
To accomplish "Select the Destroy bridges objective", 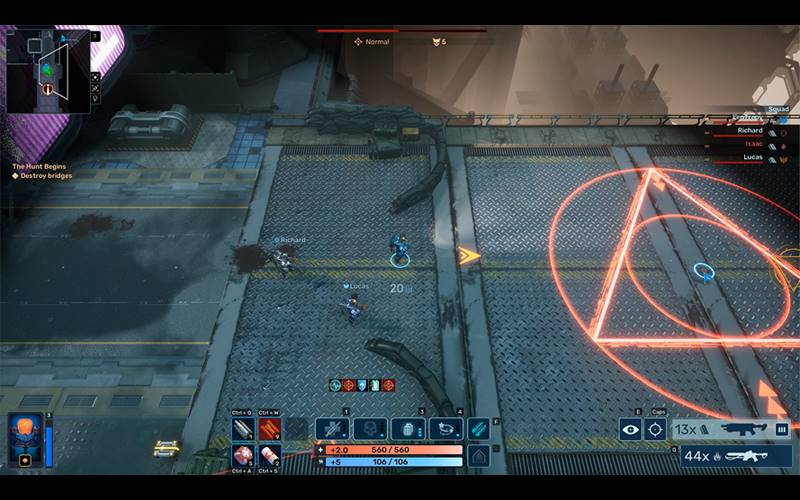I will tap(46, 176).
